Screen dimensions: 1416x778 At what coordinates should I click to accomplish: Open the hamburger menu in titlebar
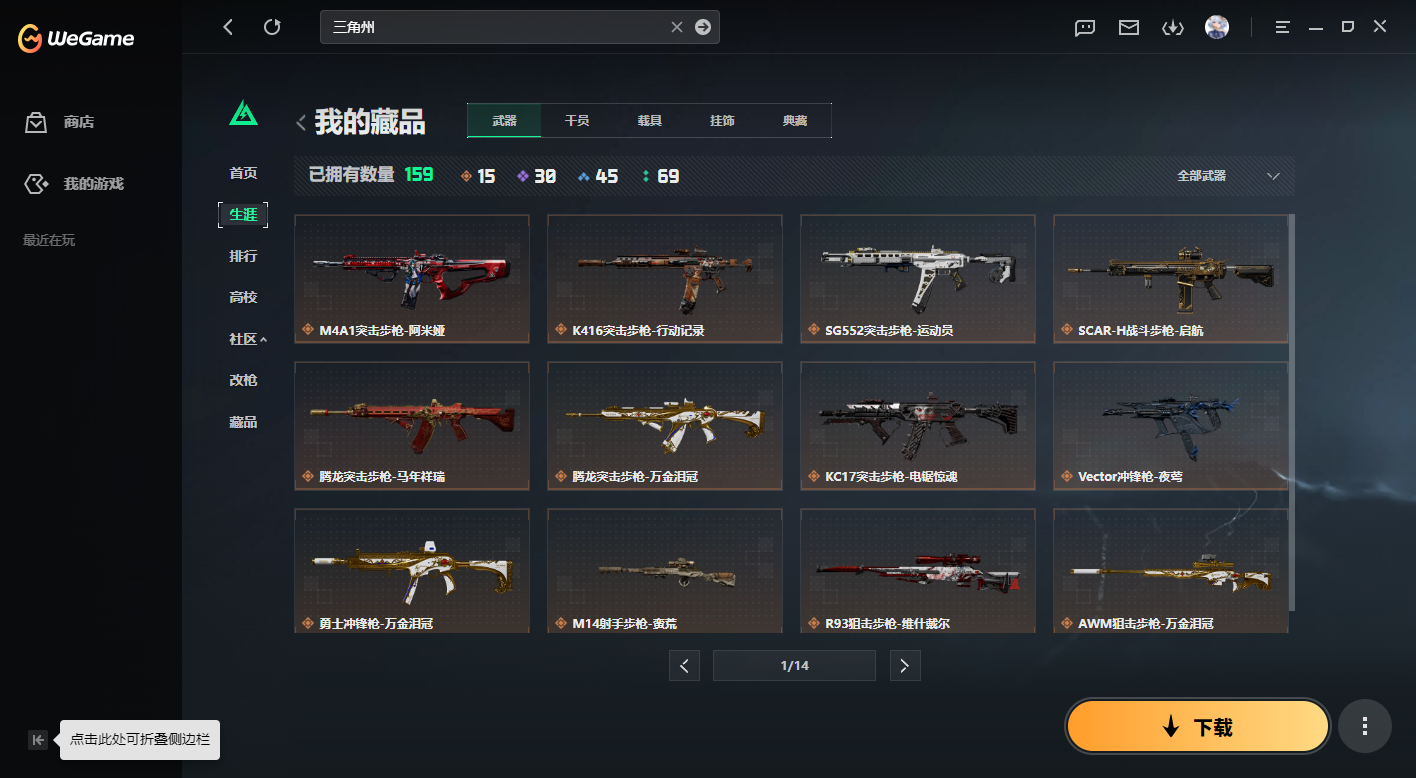click(x=1281, y=27)
